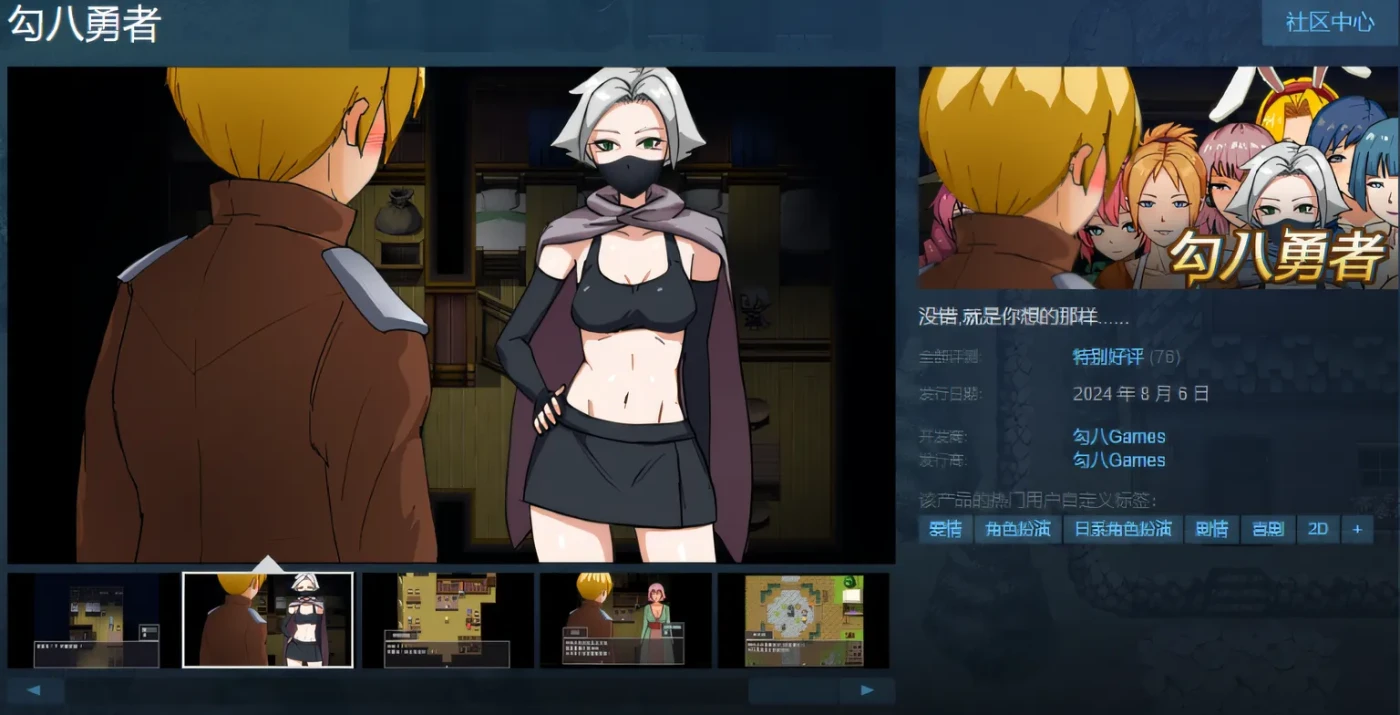Screen dimensions: 1400x715
Task: Expand tags with the plus button
Action: (x=1356, y=529)
